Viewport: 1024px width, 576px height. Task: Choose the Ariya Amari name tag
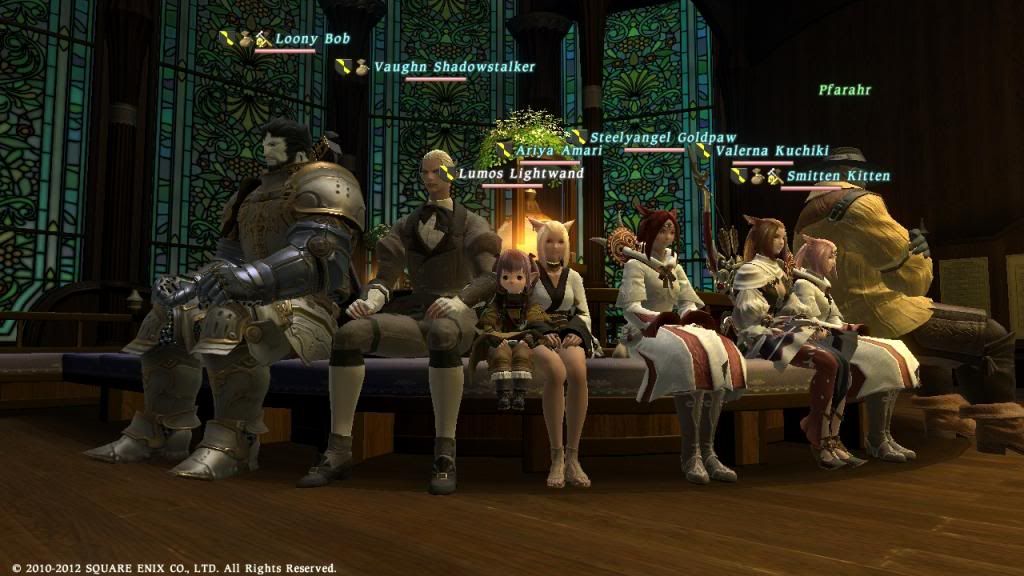click(x=559, y=151)
